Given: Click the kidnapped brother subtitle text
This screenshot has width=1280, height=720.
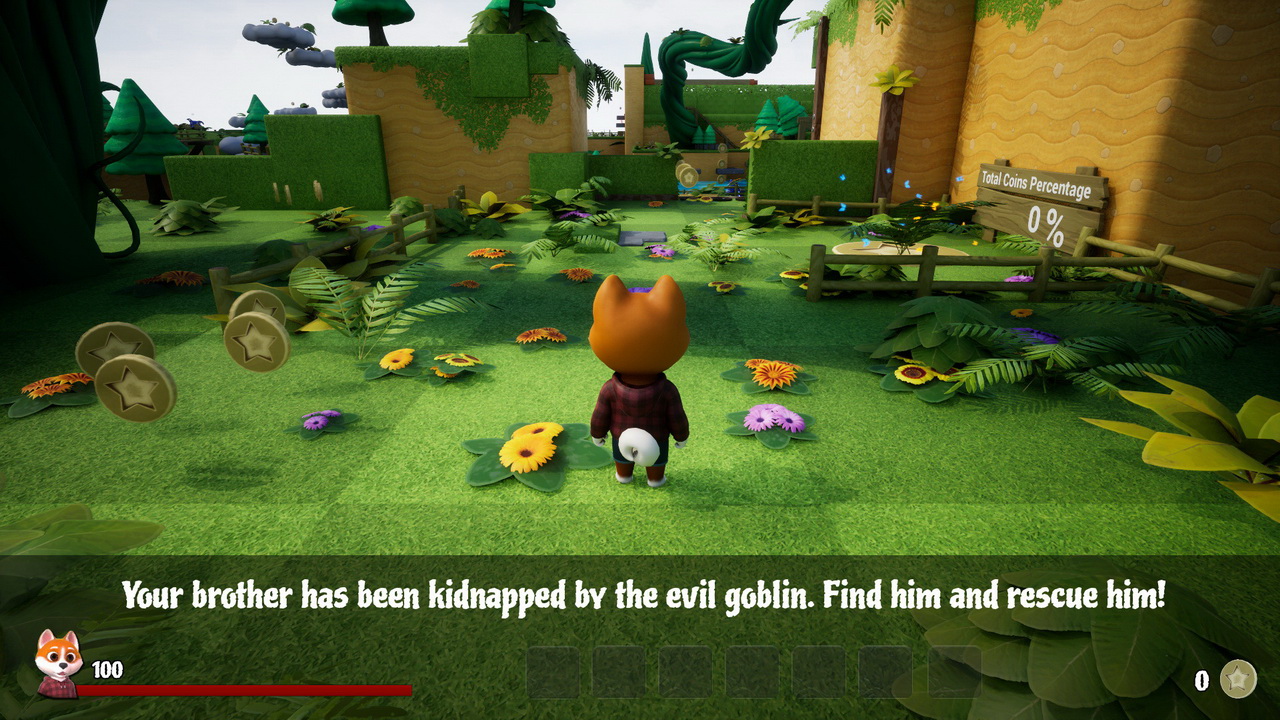Looking at the screenshot, I should tap(640, 597).
